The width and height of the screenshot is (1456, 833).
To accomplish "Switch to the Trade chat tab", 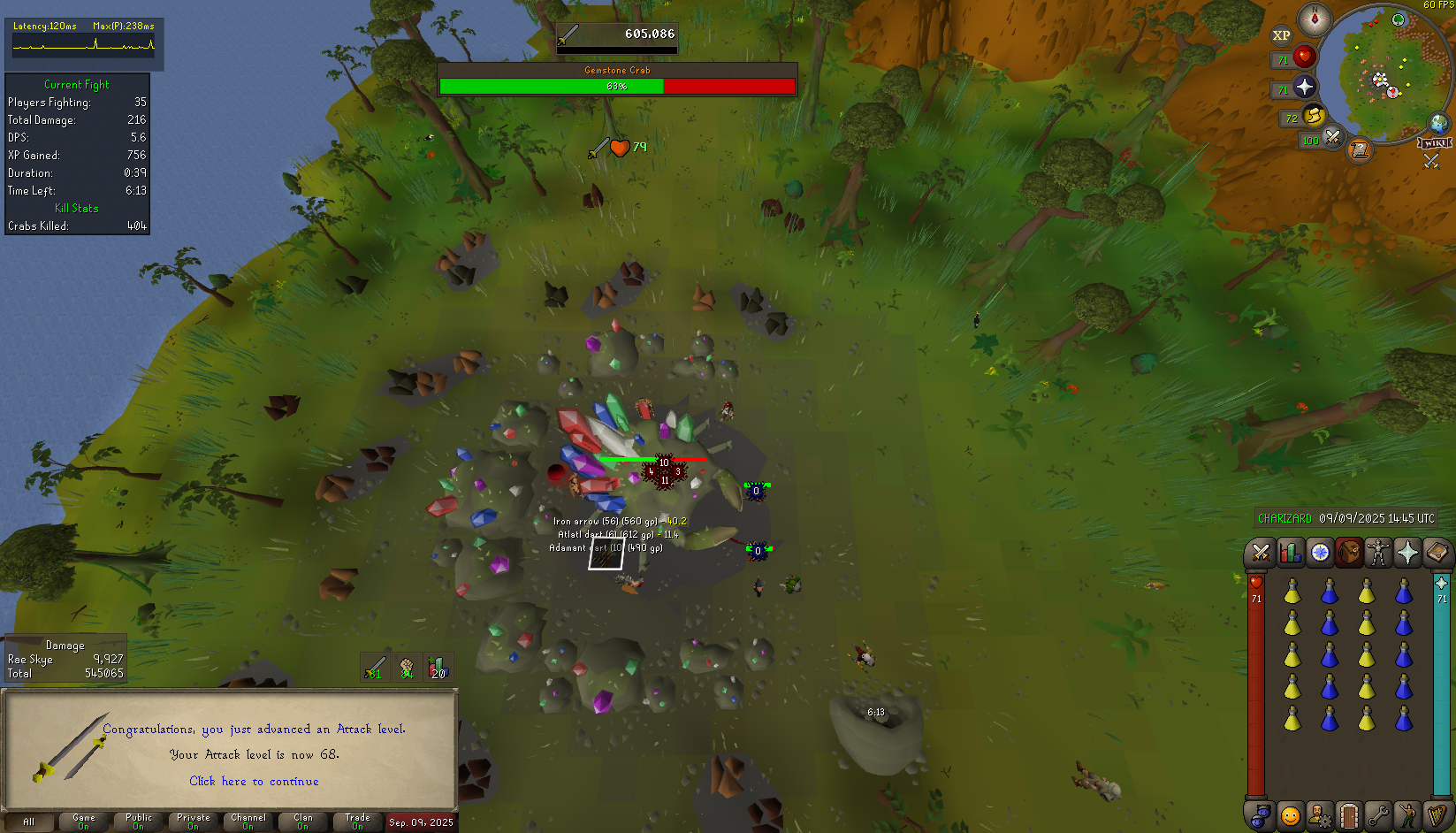I will pos(358,822).
